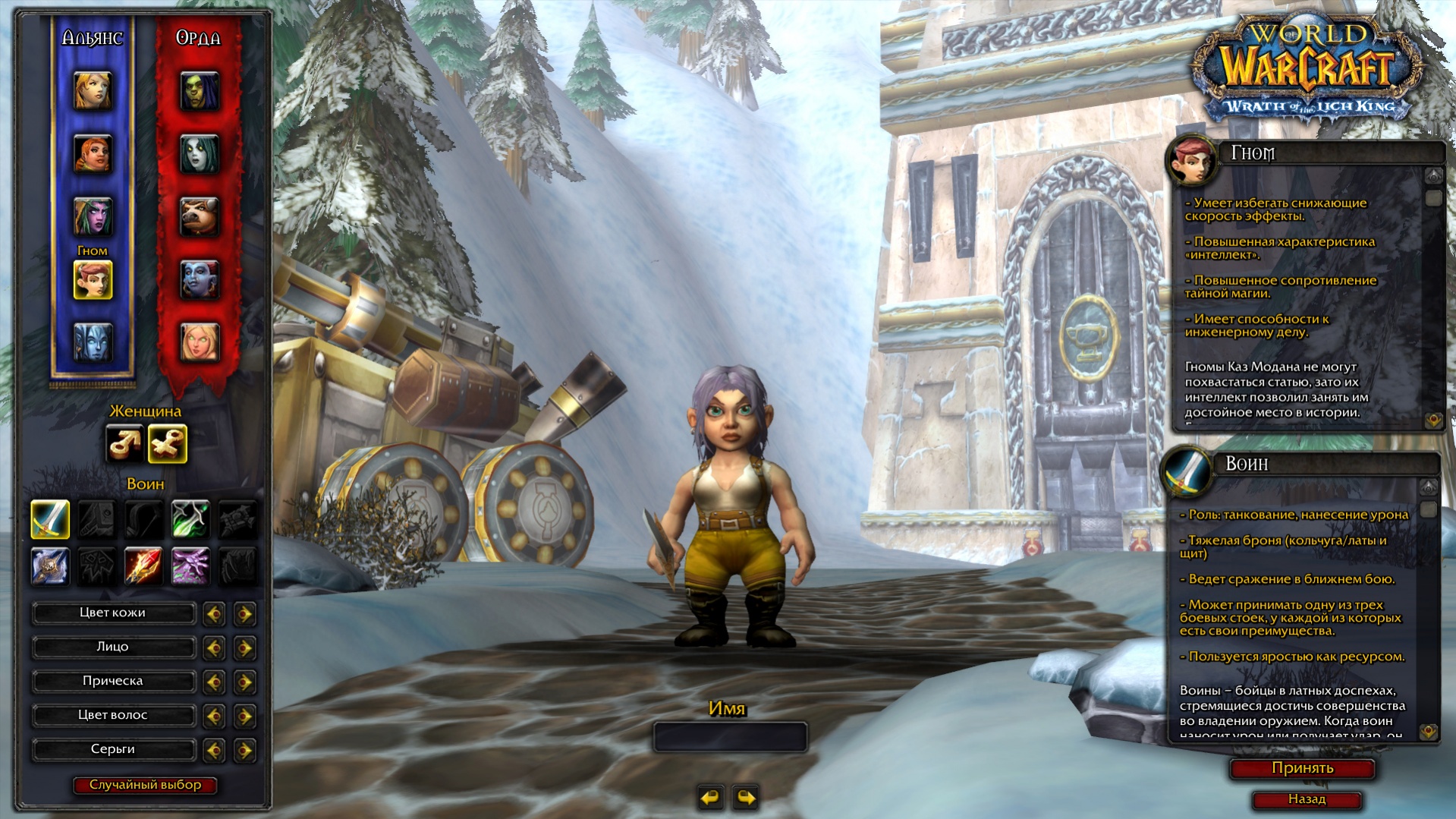Switch gender to male
The height and width of the screenshot is (819, 1456).
coord(123,444)
